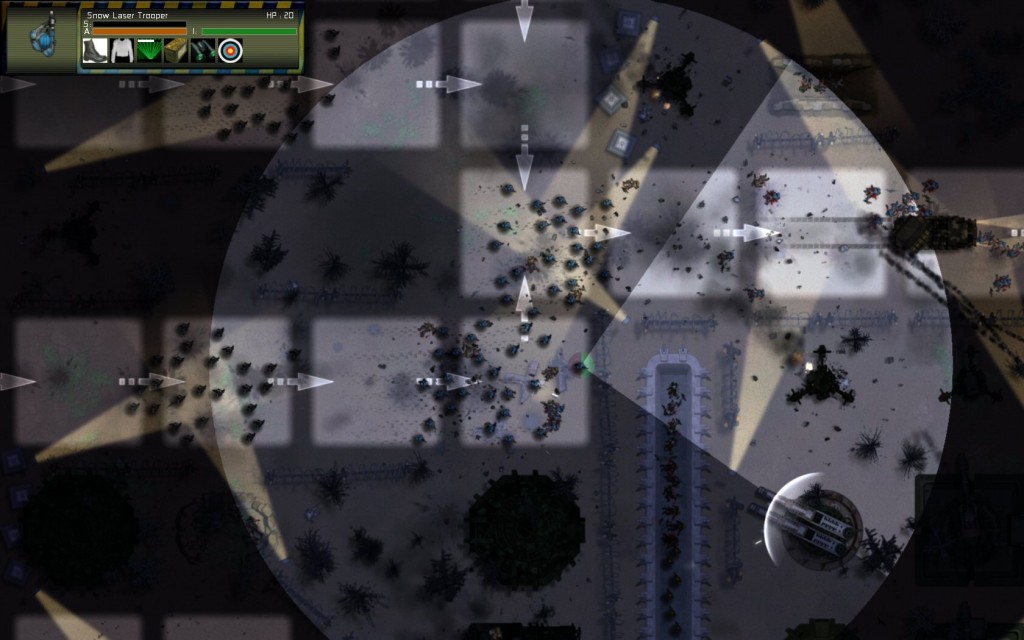Select the boot equipment icon
1024x640 pixels.
point(95,51)
